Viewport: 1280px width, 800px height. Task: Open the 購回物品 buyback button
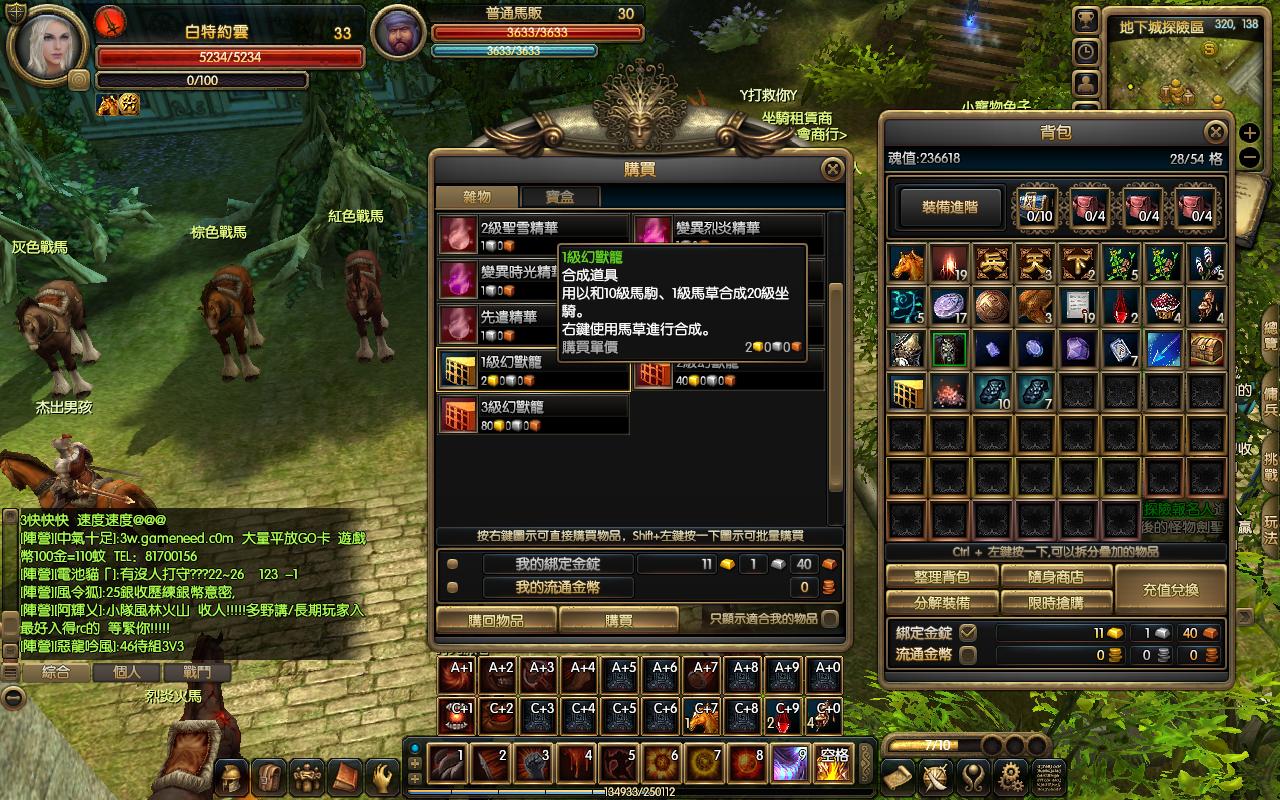tap(496, 620)
